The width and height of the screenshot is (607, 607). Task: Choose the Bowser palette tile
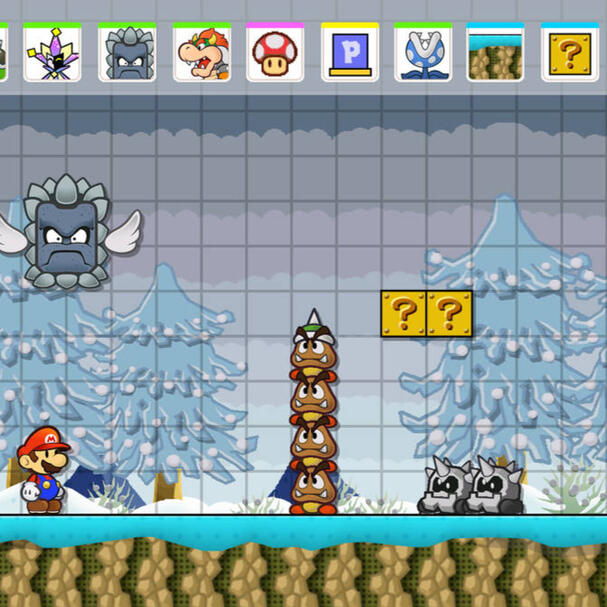point(202,53)
